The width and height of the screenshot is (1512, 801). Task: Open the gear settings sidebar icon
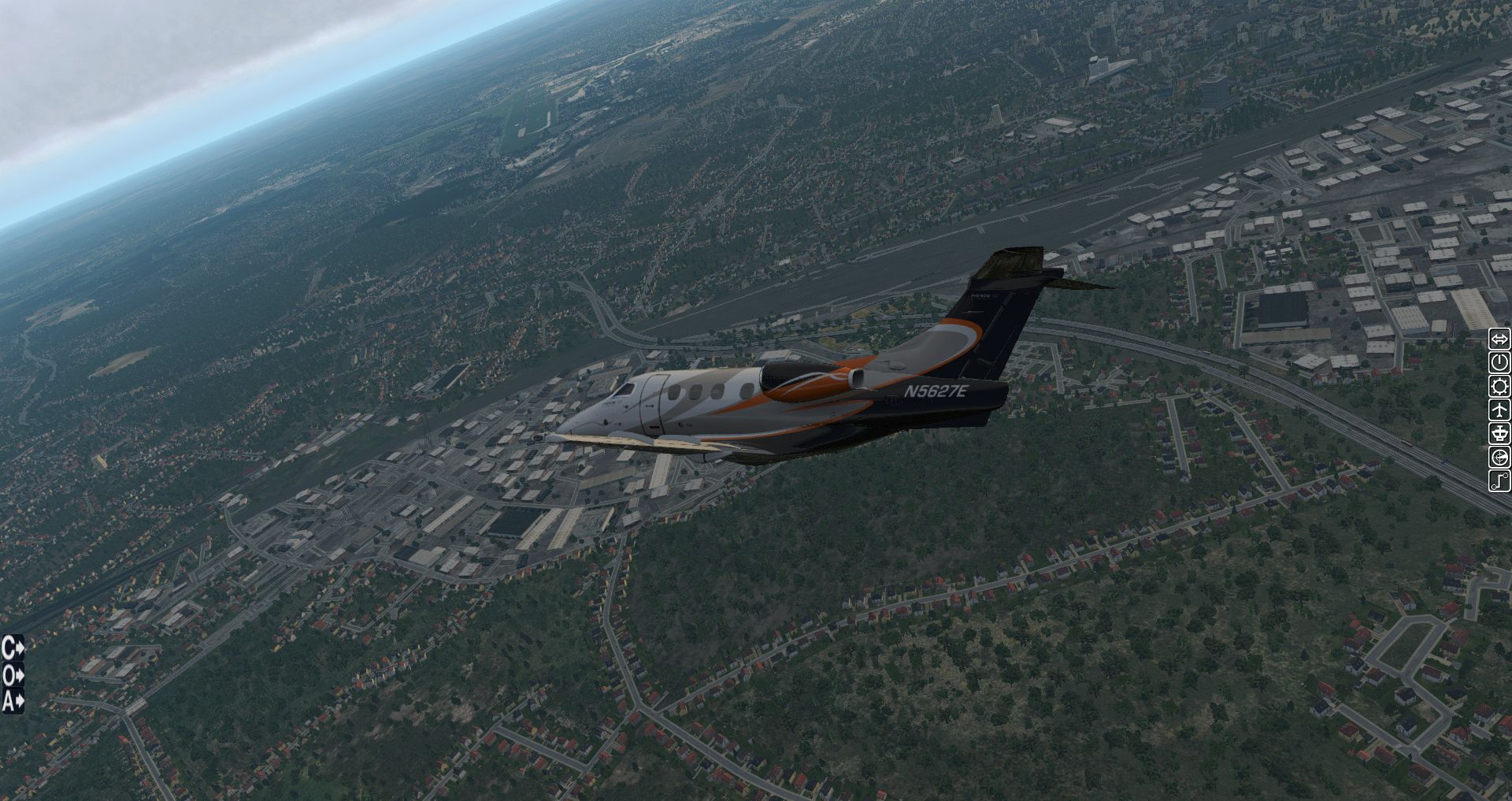click(x=1499, y=387)
